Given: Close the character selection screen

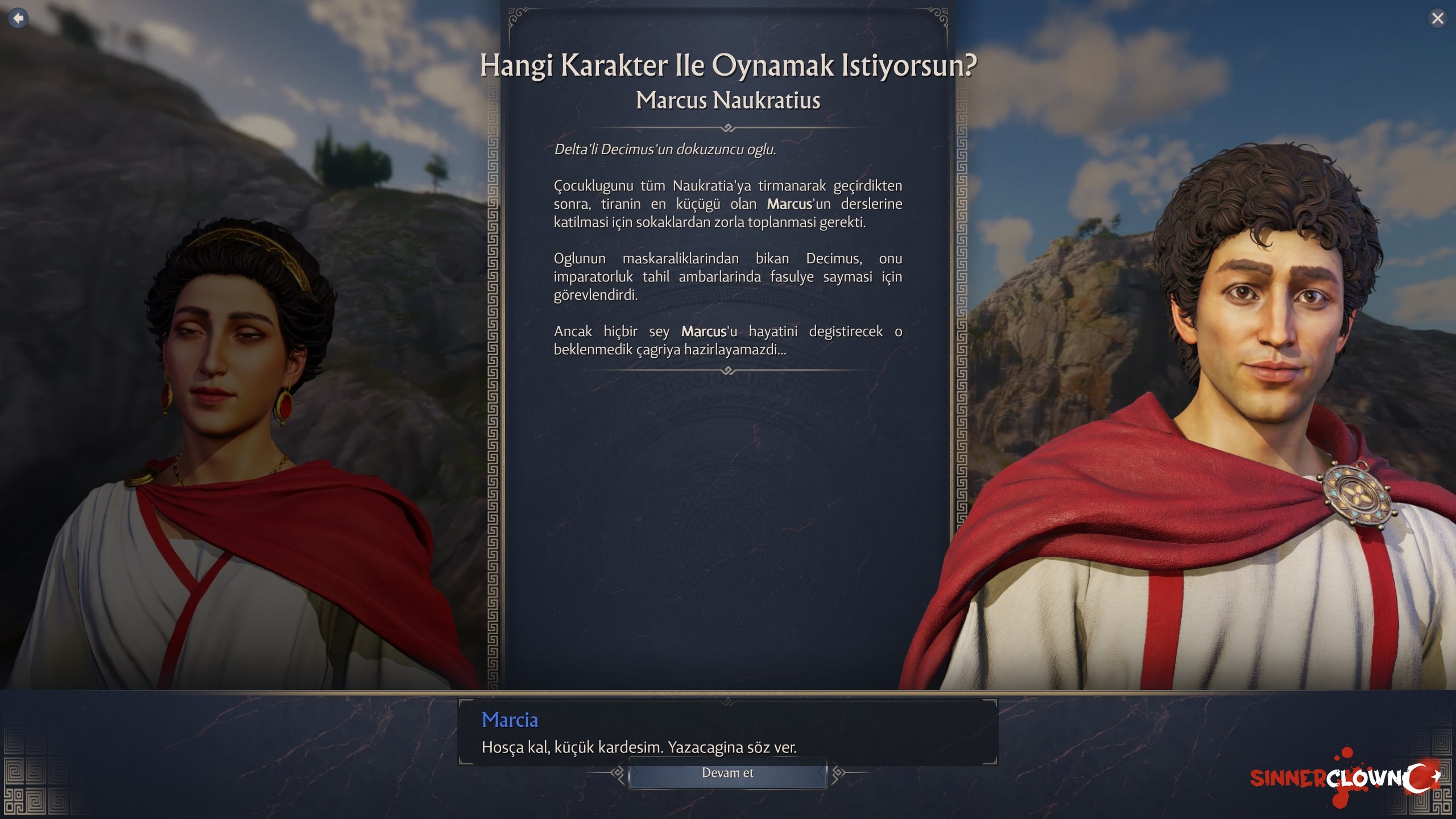Looking at the screenshot, I should (1437, 18).
